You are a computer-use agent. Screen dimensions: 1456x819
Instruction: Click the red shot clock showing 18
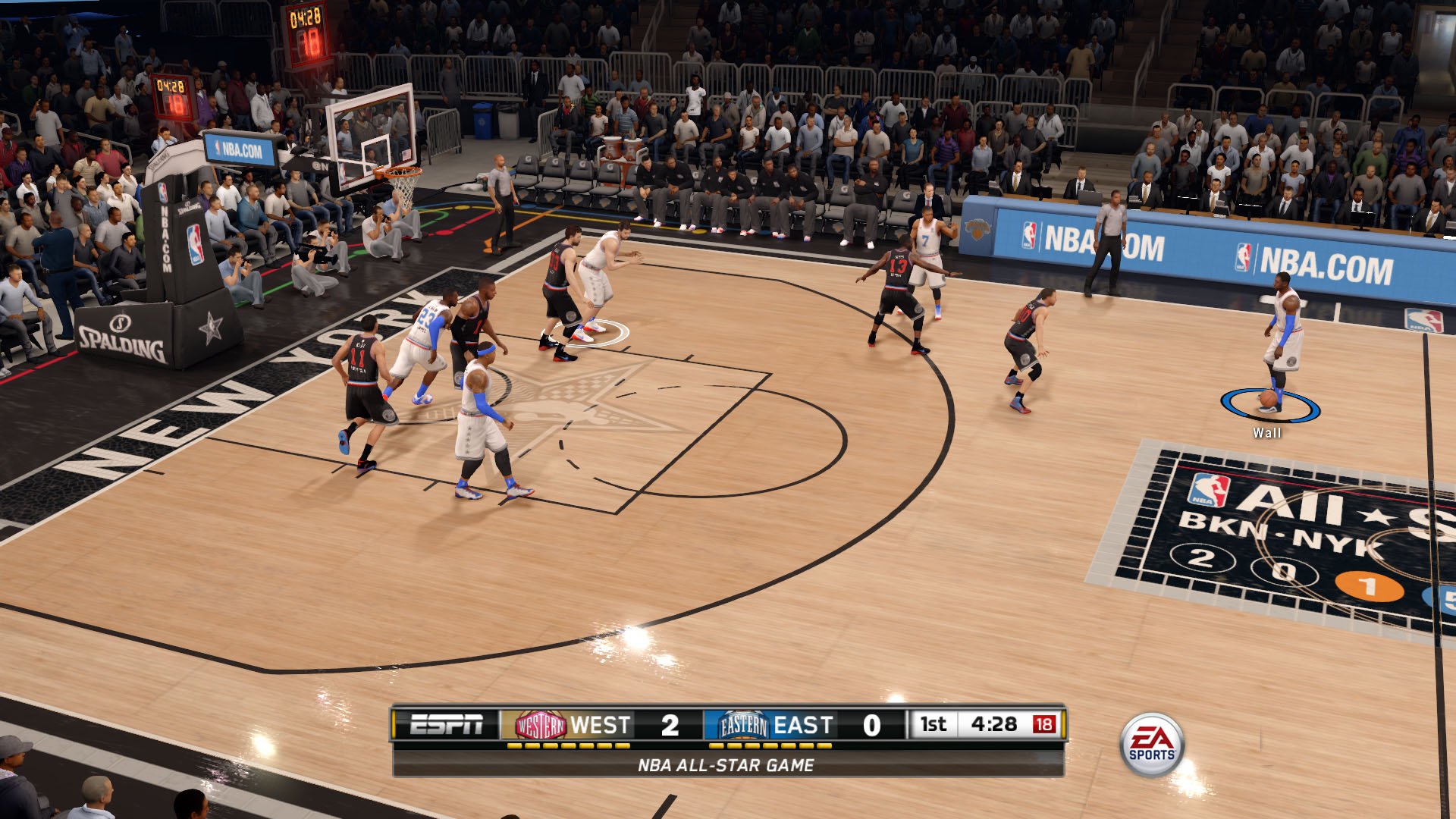click(x=1045, y=724)
